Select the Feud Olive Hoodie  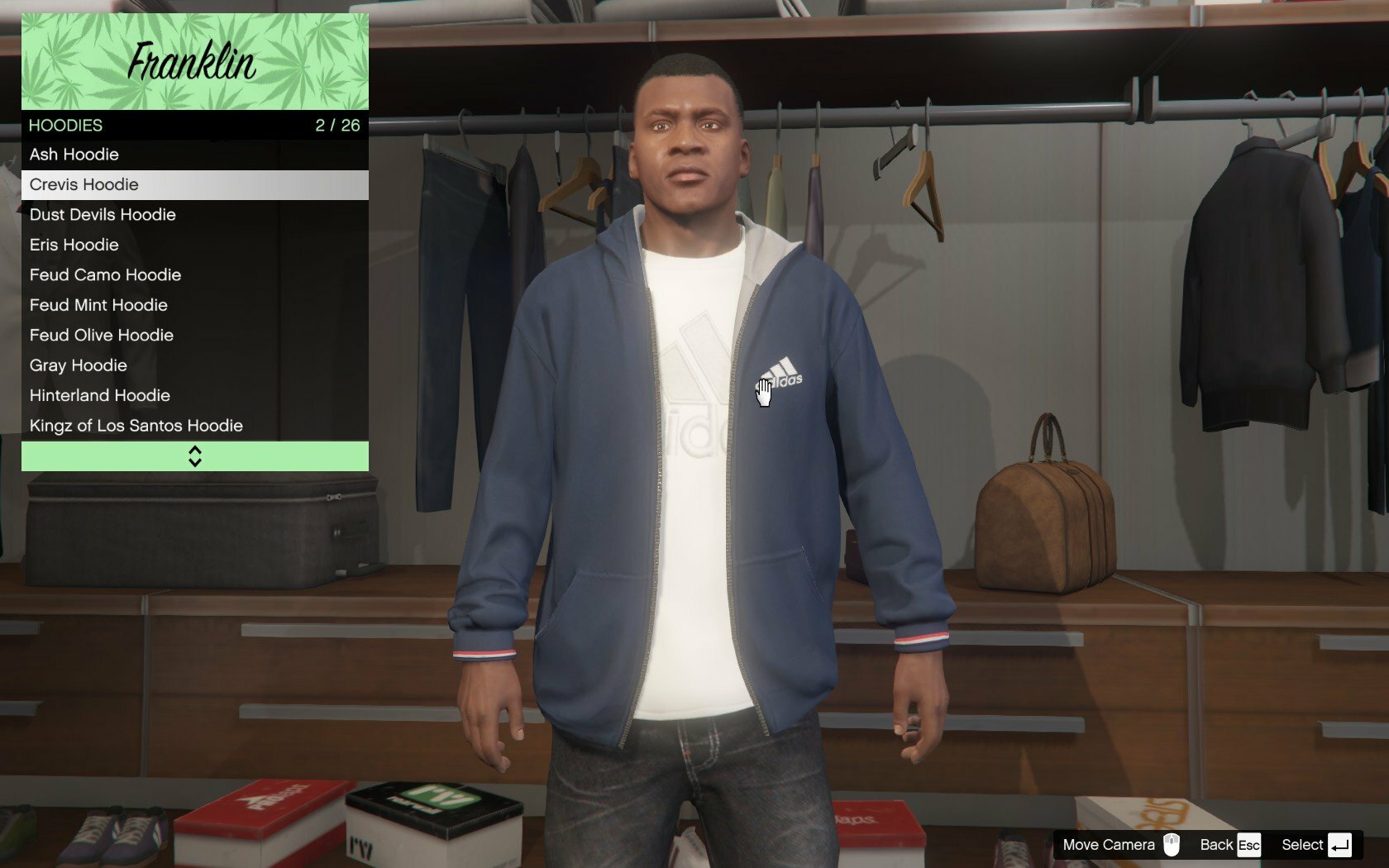click(194, 336)
